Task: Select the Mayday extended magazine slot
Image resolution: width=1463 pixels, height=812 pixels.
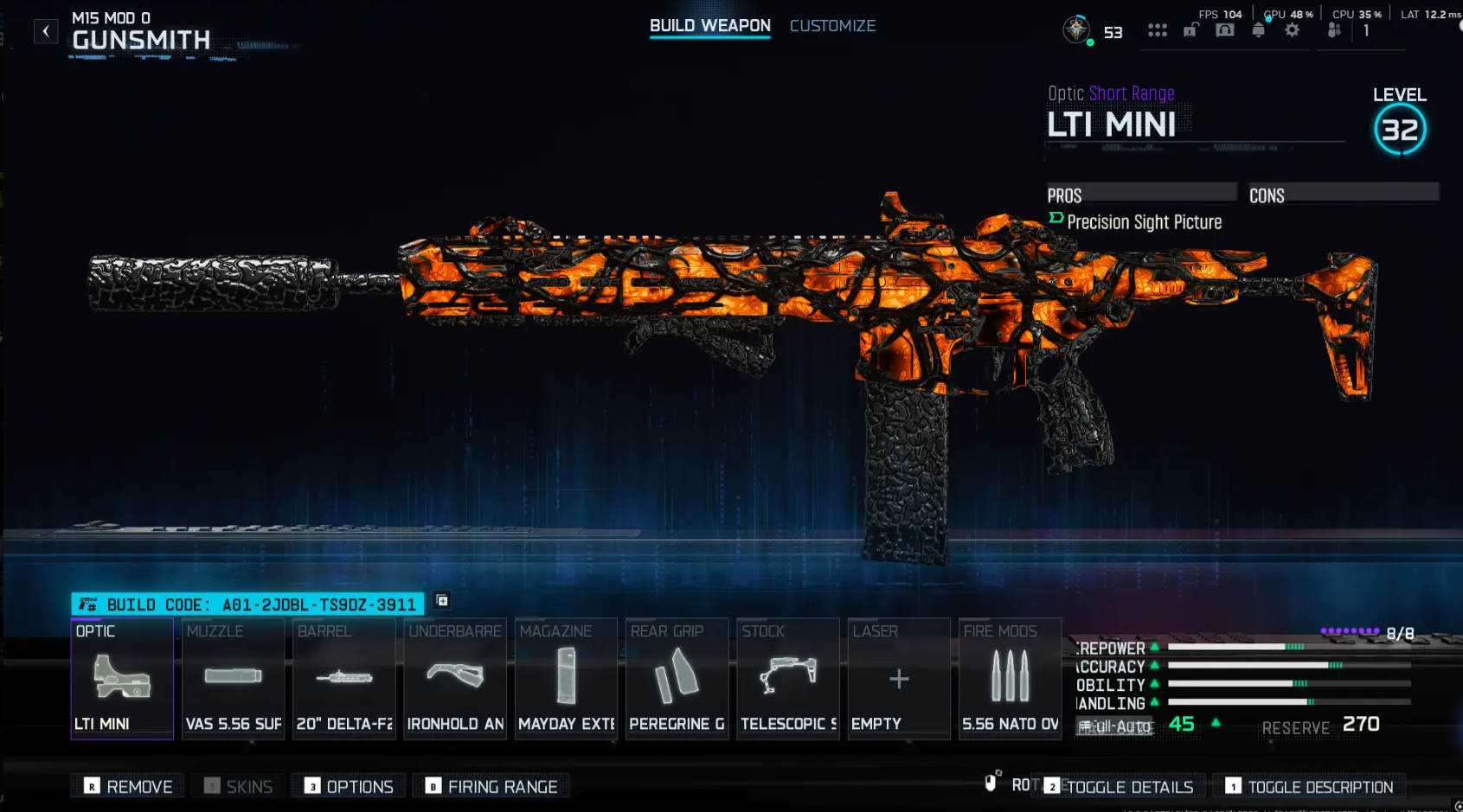Action: (x=566, y=679)
